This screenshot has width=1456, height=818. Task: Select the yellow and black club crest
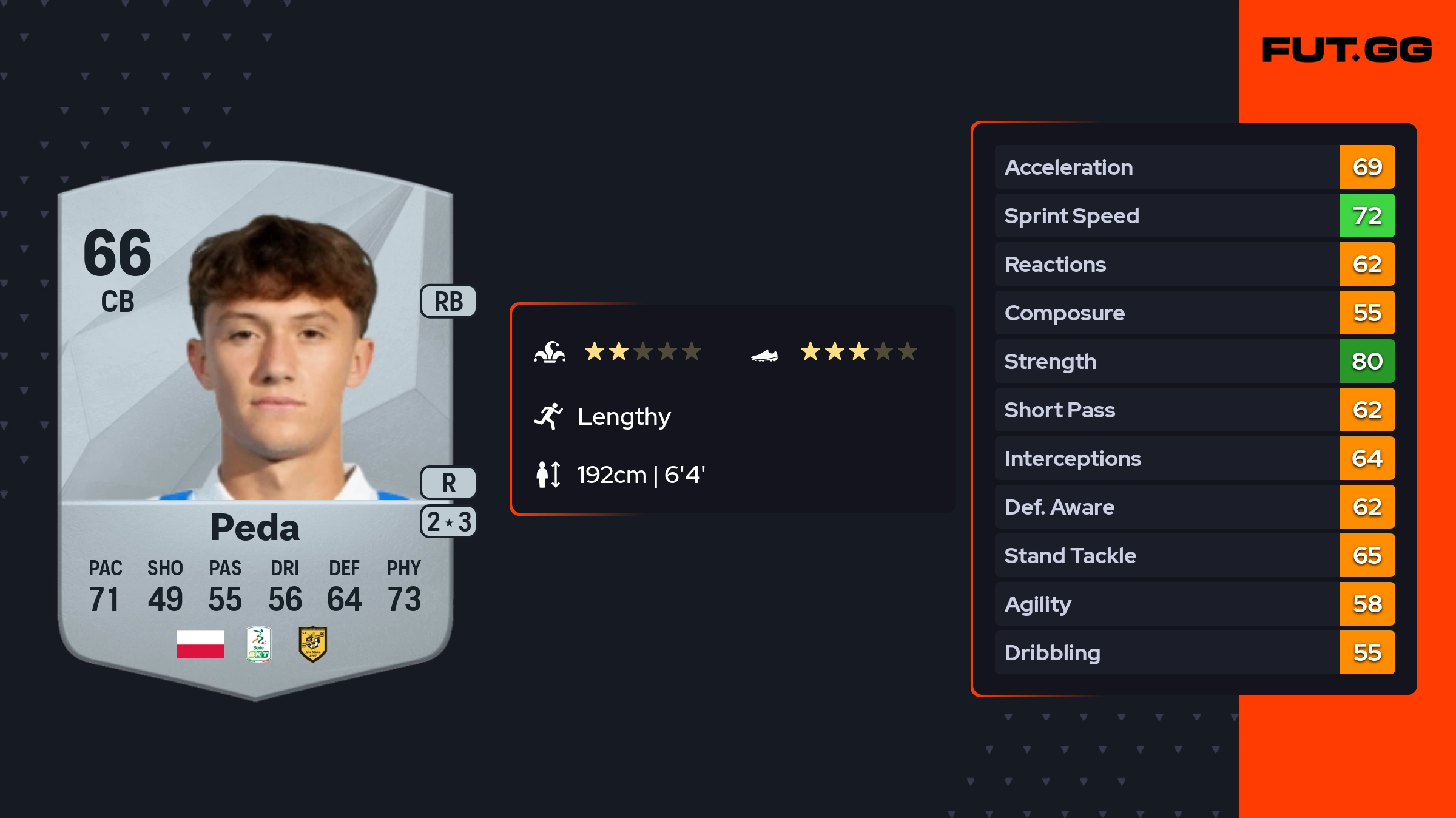point(313,644)
